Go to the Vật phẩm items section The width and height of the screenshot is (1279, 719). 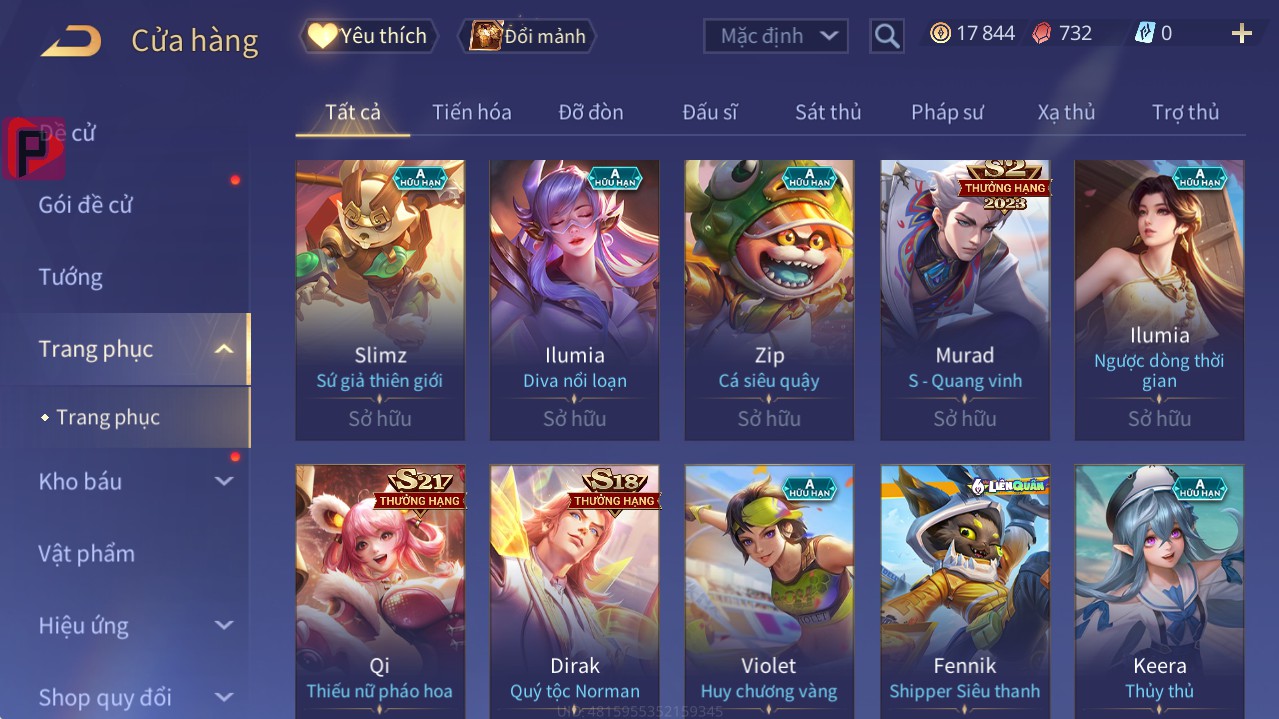pyautogui.click(x=87, y=553)
